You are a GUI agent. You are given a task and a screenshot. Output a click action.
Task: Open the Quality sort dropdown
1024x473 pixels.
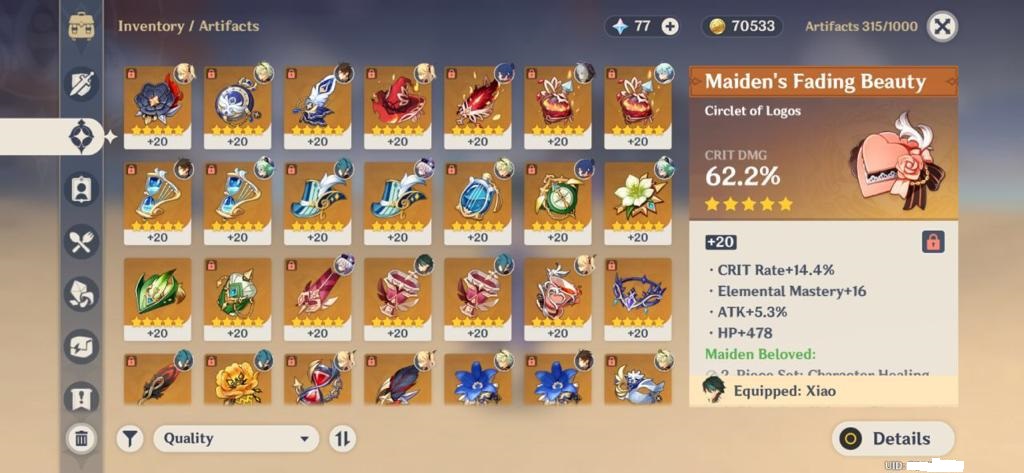(x=236, y=438)
